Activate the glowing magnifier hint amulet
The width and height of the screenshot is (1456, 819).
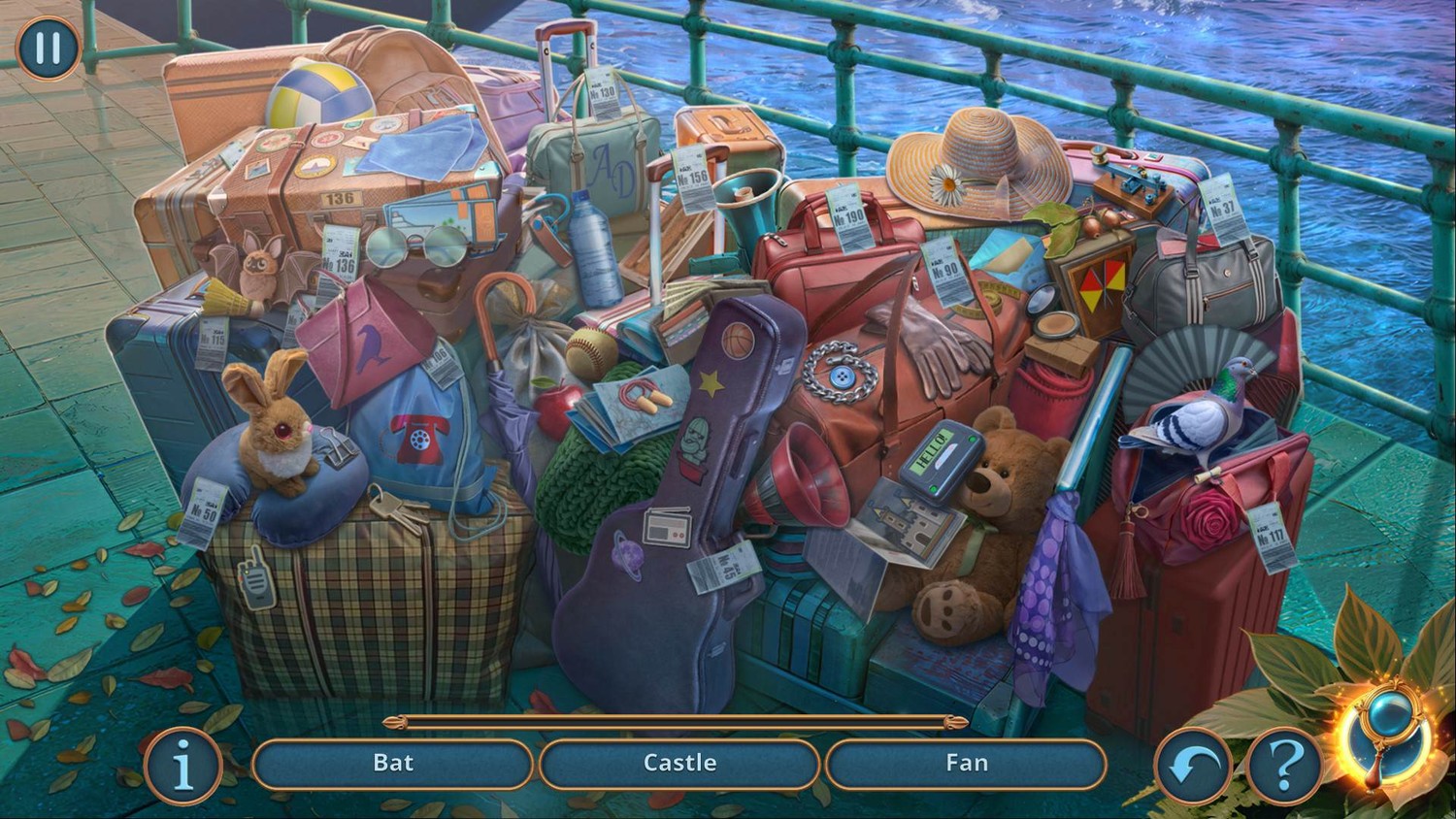tap(1389, 734)
